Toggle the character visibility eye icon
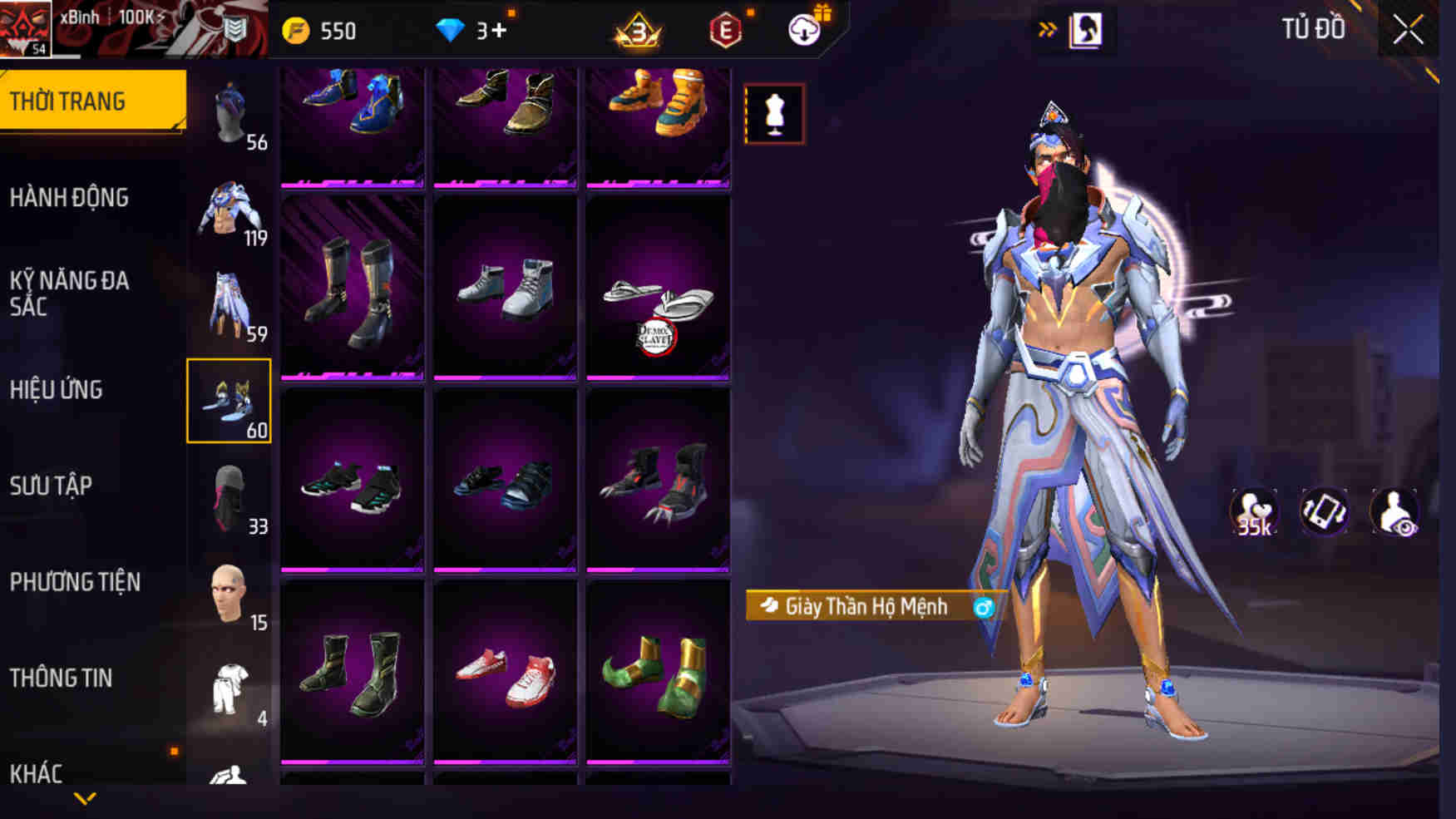This screenshot has height=819, width=1456. pos(1394,512)
